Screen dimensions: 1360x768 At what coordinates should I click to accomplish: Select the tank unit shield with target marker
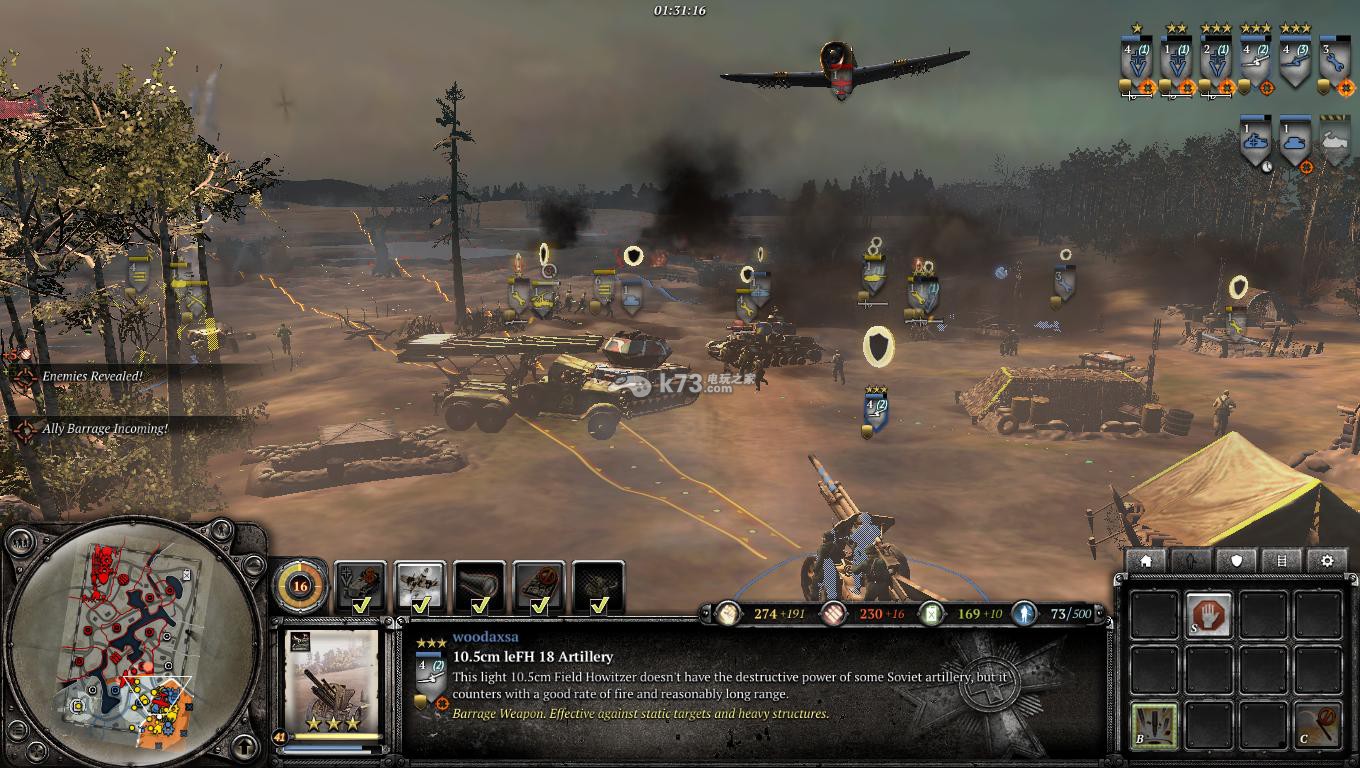pos(1297,143)
